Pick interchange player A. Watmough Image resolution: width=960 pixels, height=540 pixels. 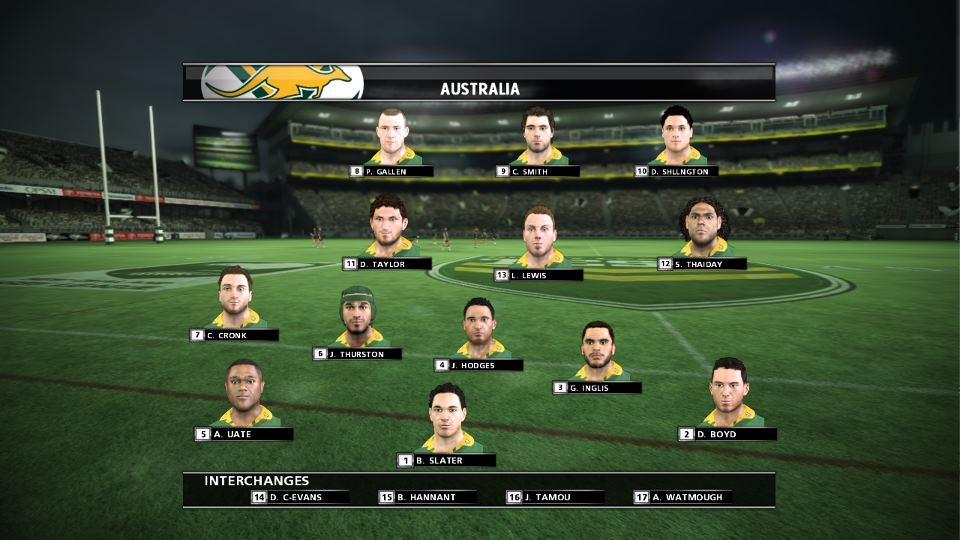coord(683,497)
